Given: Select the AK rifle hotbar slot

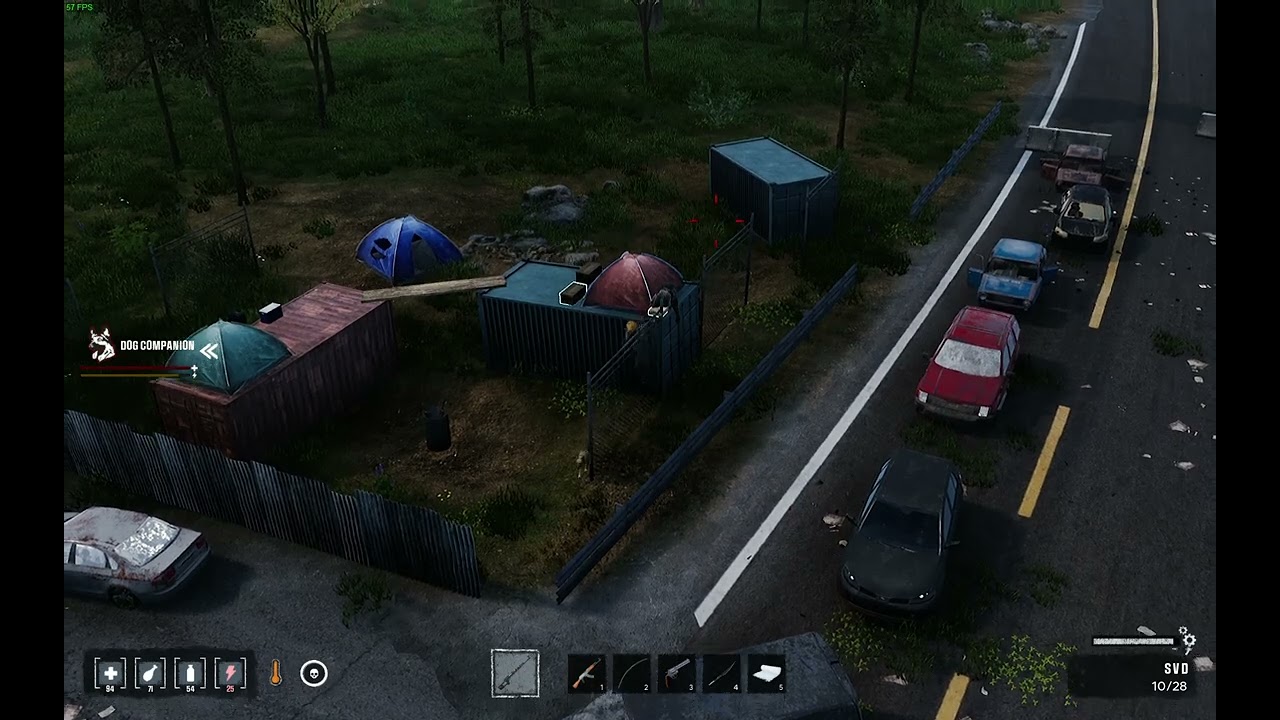Looking at the screenshot, I should [586, 674].
